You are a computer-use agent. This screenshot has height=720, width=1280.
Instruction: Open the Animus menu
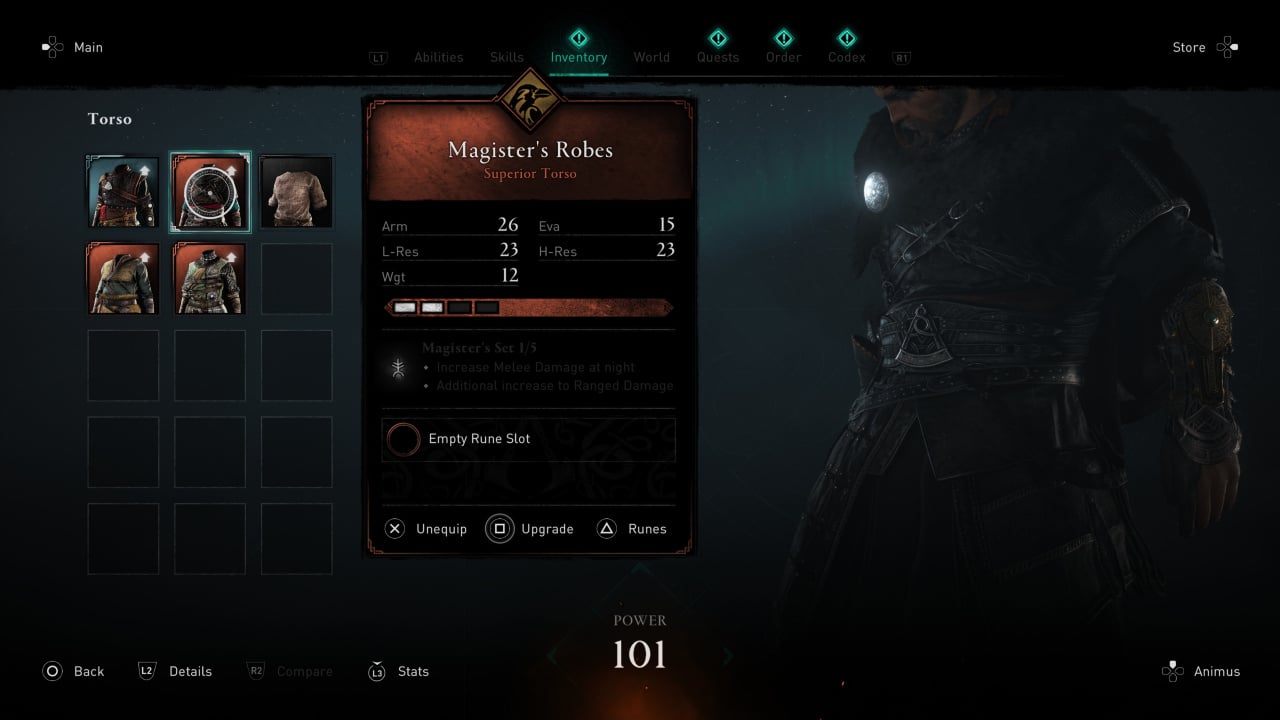pos(1202,671)
